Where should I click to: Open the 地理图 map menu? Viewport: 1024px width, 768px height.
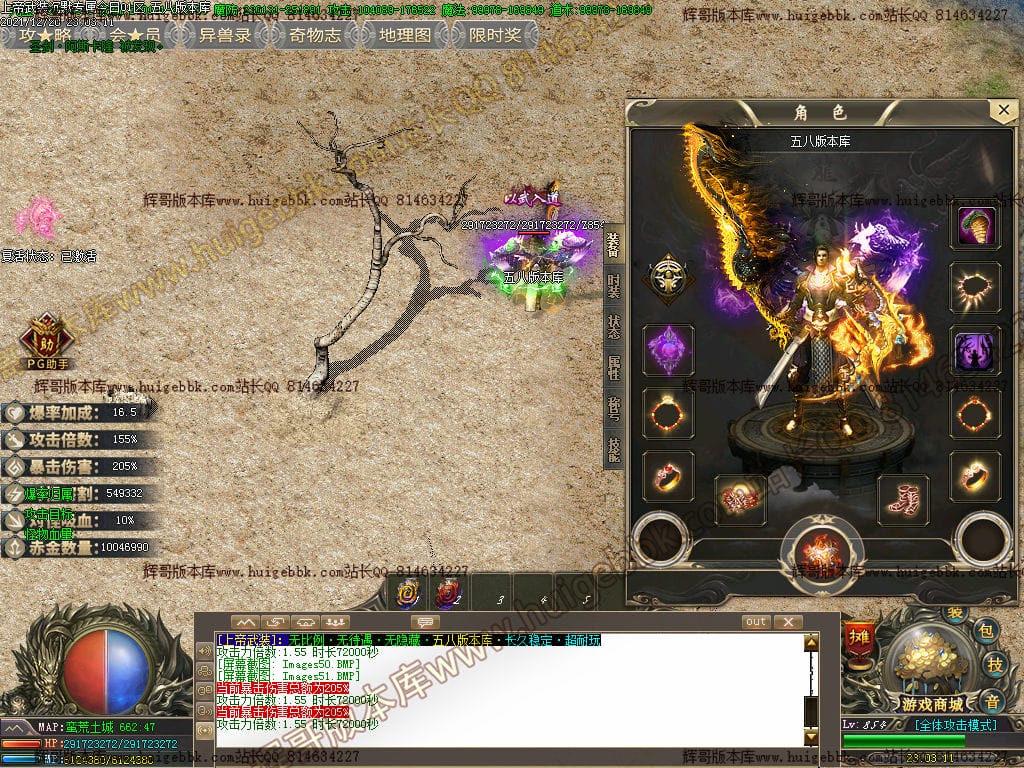(x=404, y=35)
